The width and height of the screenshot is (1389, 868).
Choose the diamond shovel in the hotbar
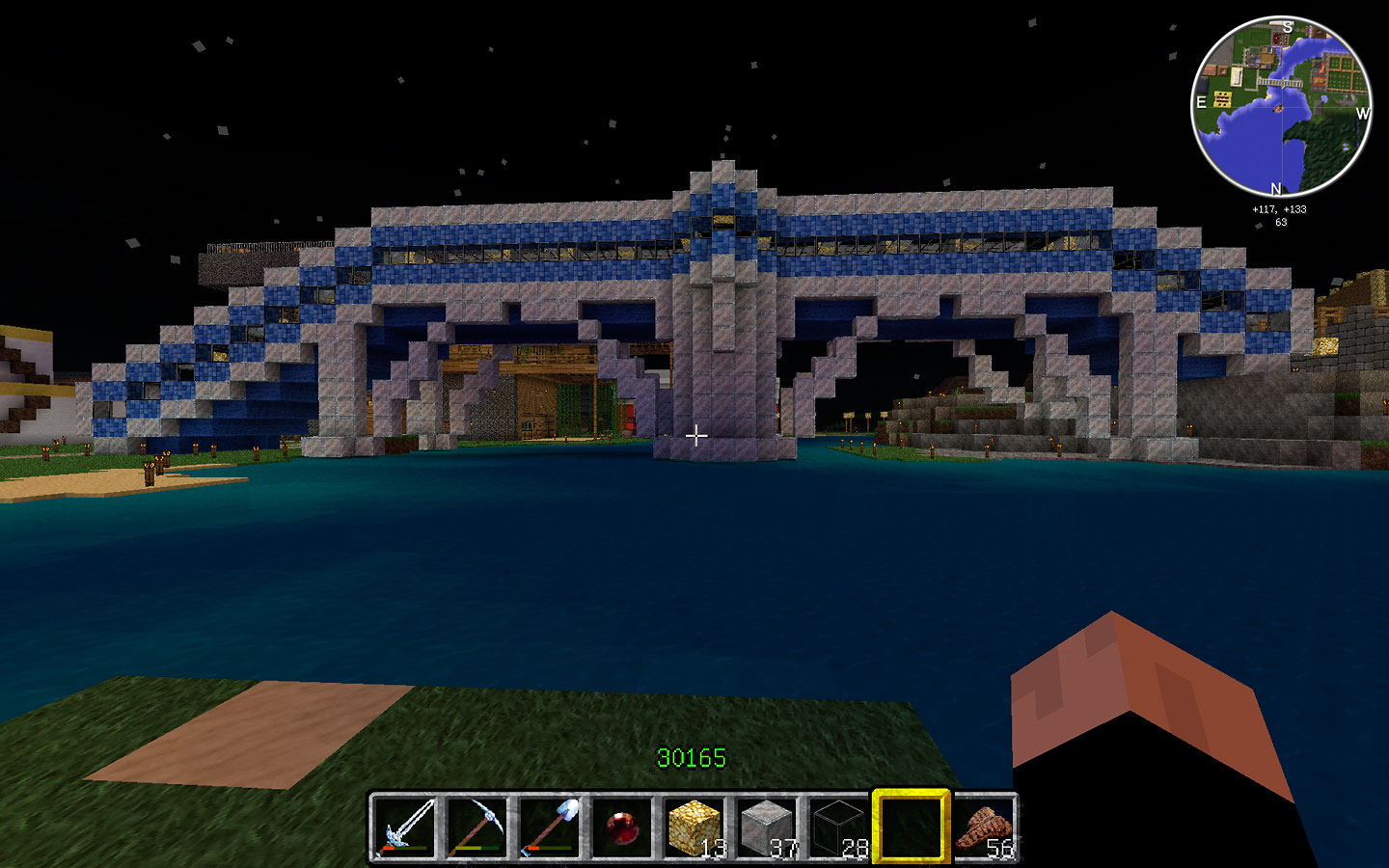tap(550, 827)
